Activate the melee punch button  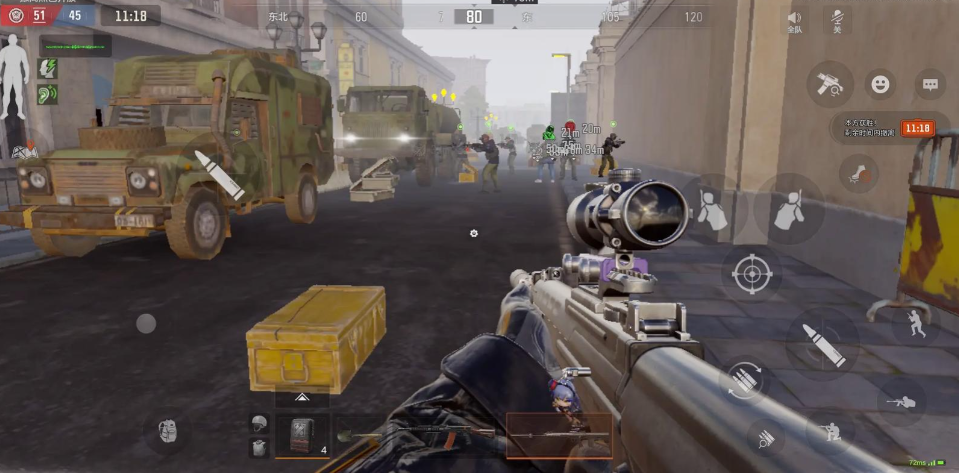click(x=857, y=173)
